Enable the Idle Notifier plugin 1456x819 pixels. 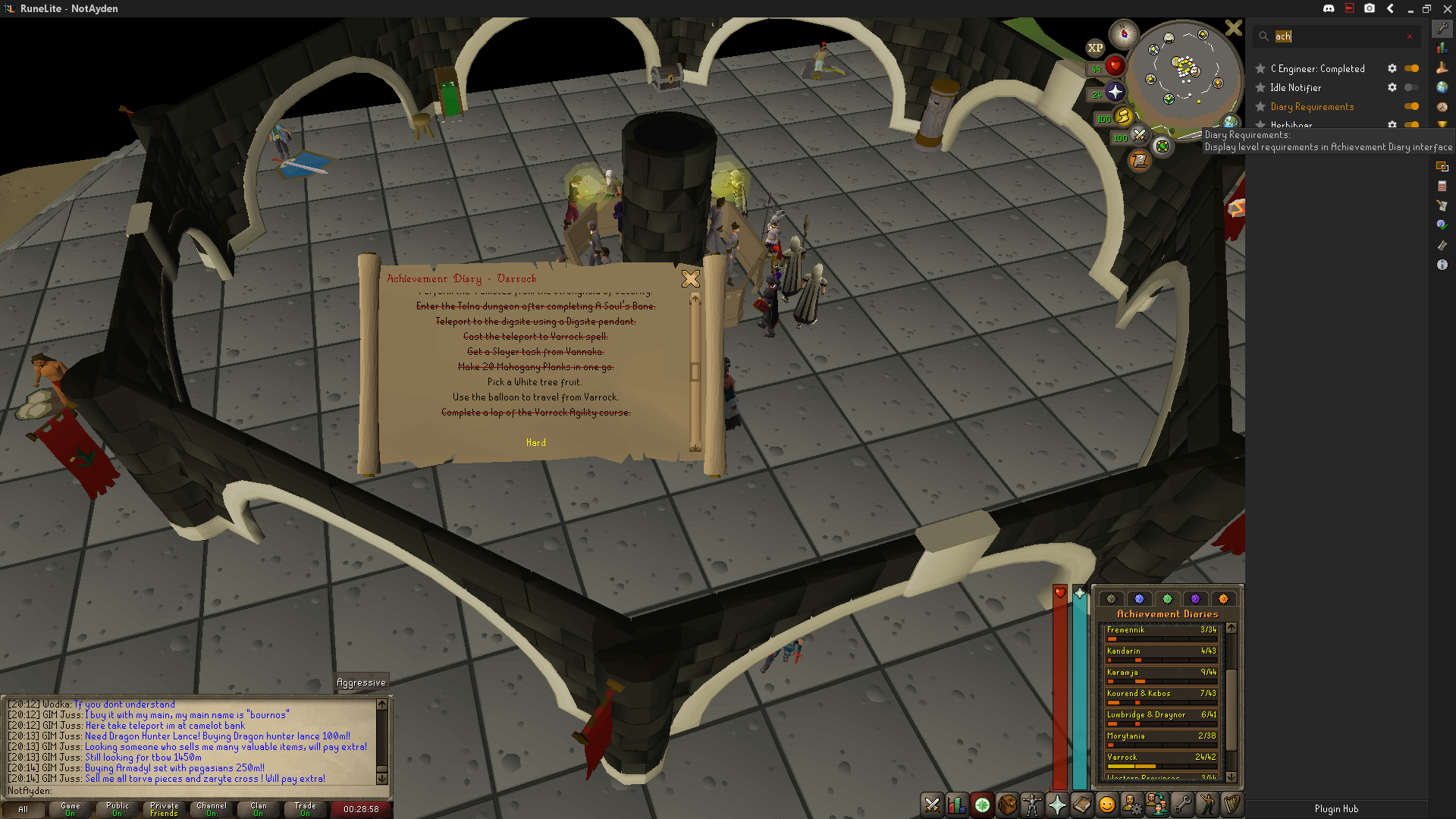1411,87
